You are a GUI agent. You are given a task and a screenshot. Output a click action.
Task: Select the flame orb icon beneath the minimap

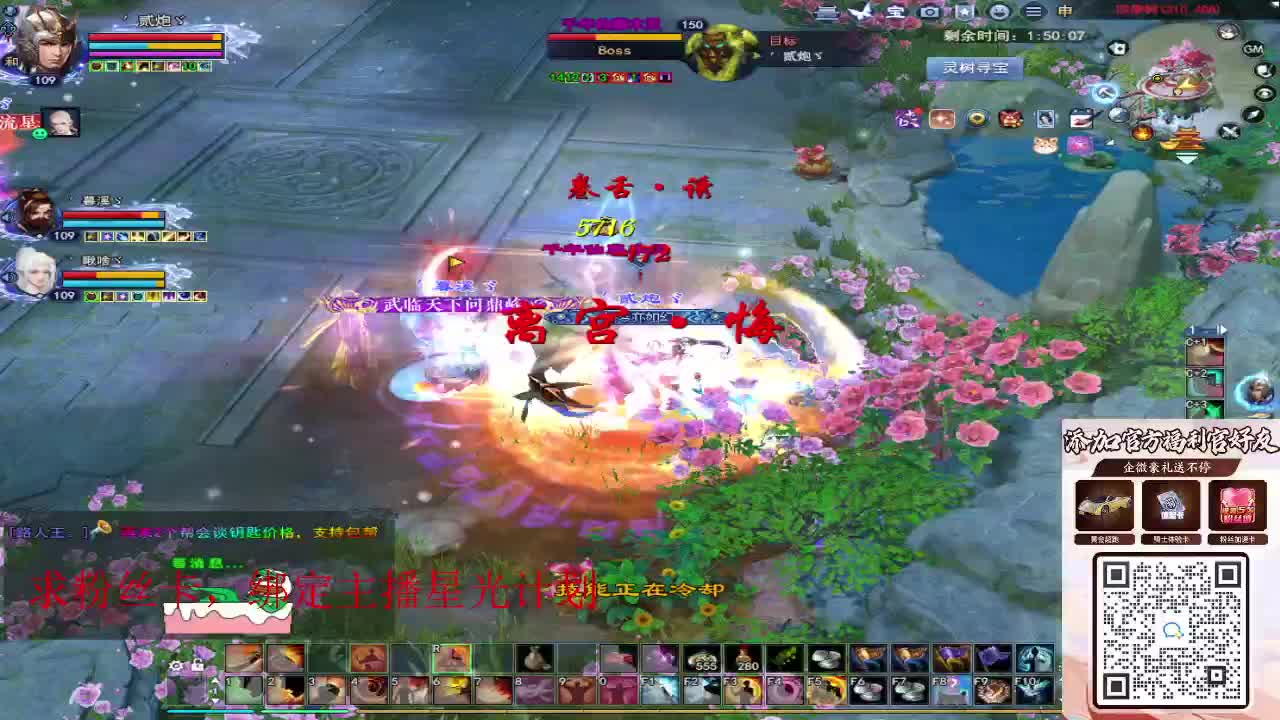tap(1143, 132)
